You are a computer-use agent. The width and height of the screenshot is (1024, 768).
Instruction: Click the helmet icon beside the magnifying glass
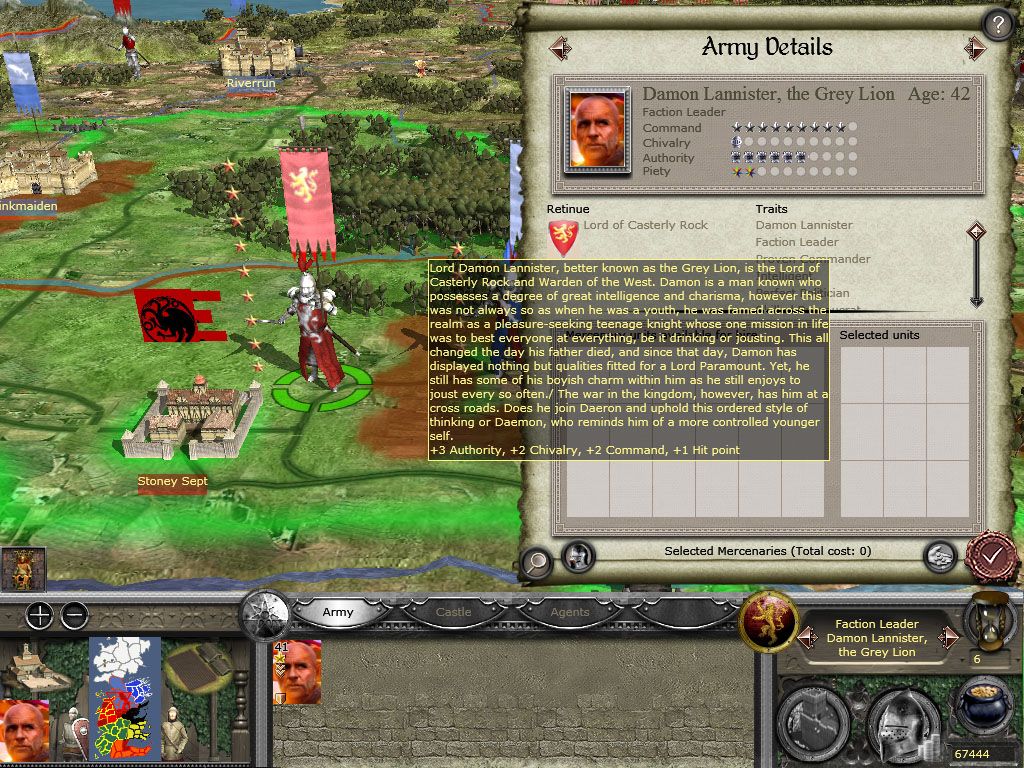click(578, 555)
